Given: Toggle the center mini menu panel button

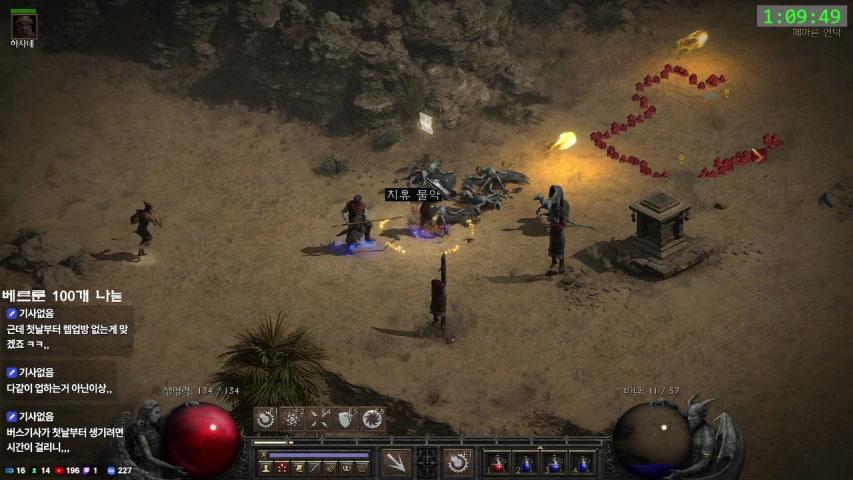Looking at the screenshot, I should pyautogui.click(x=427, y=463).
